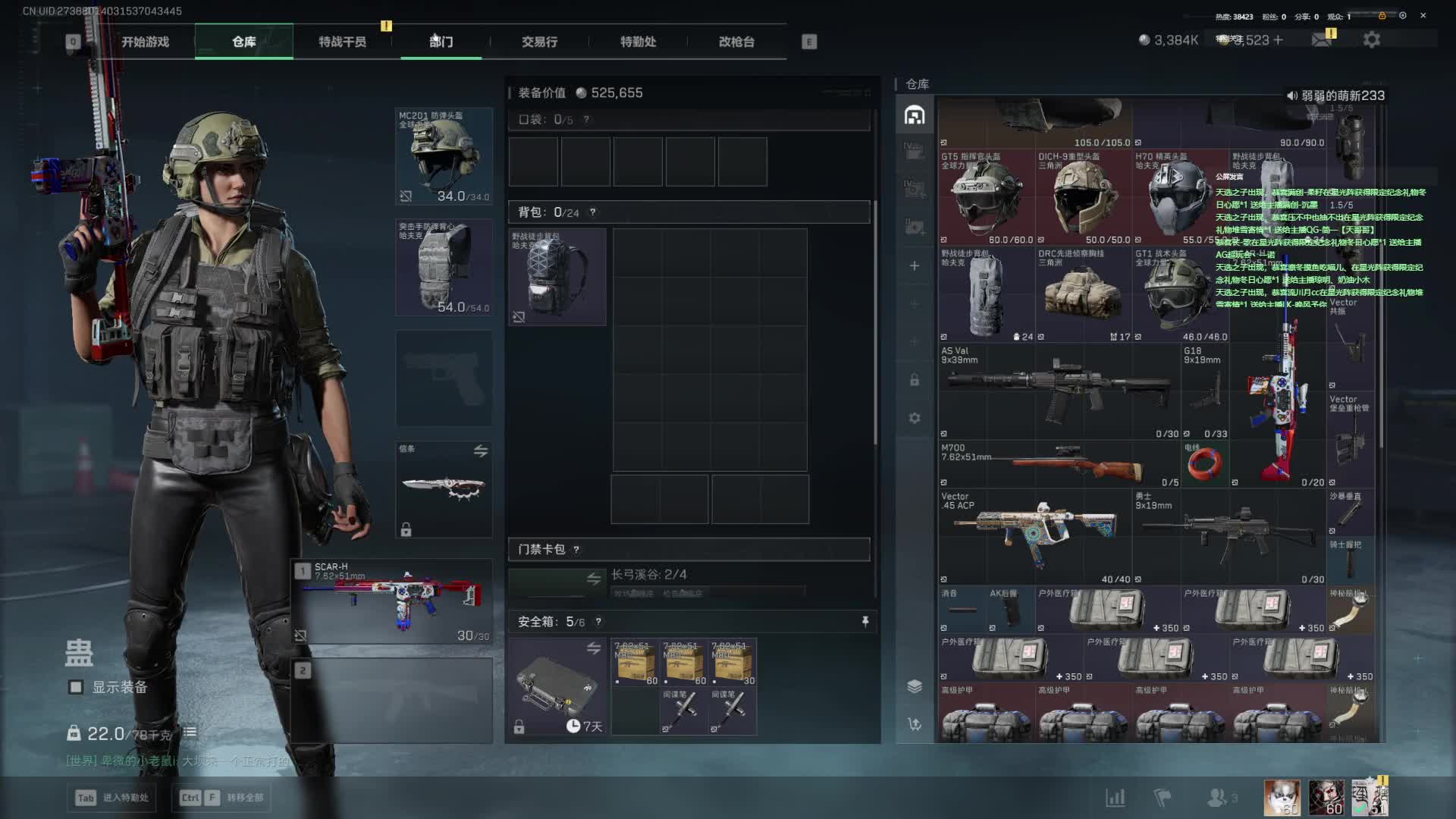Select the equipped body armor vest slot
Viewport: 1456px width, 819px height.
point(444,268)
